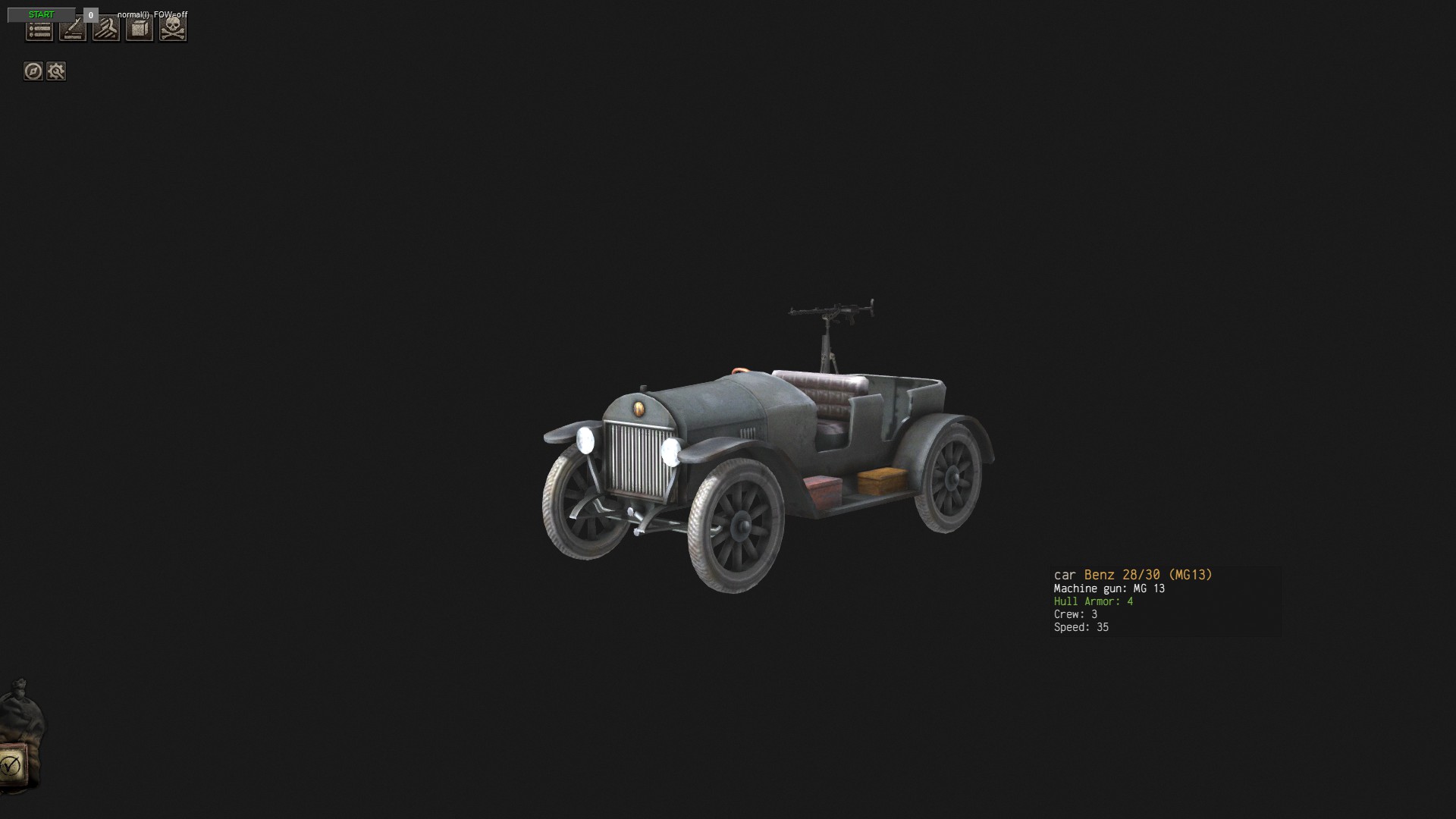Activate the compass button

click(x=33, y=71)
